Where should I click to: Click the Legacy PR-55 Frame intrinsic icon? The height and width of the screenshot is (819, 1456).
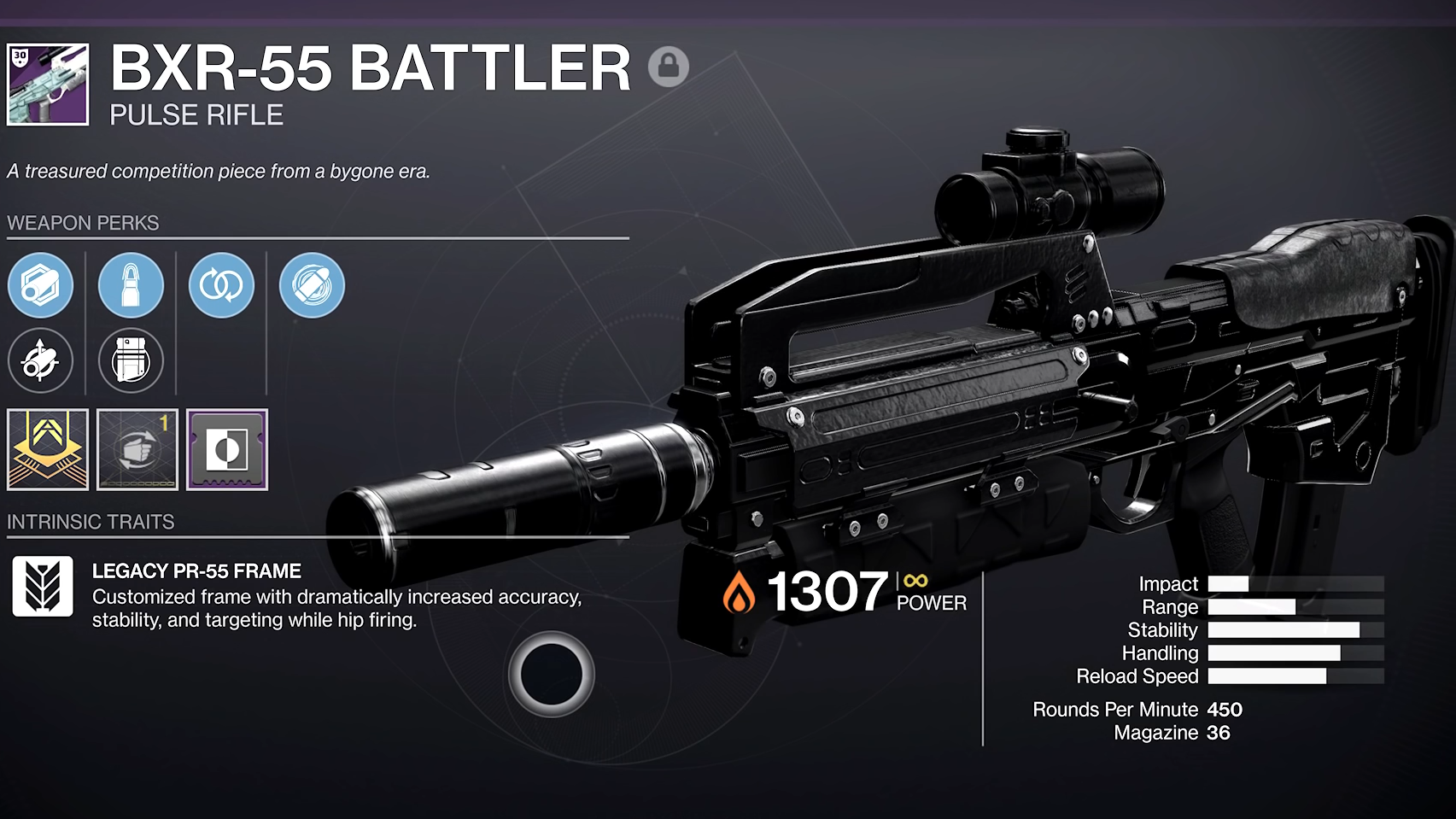(42, 587)
